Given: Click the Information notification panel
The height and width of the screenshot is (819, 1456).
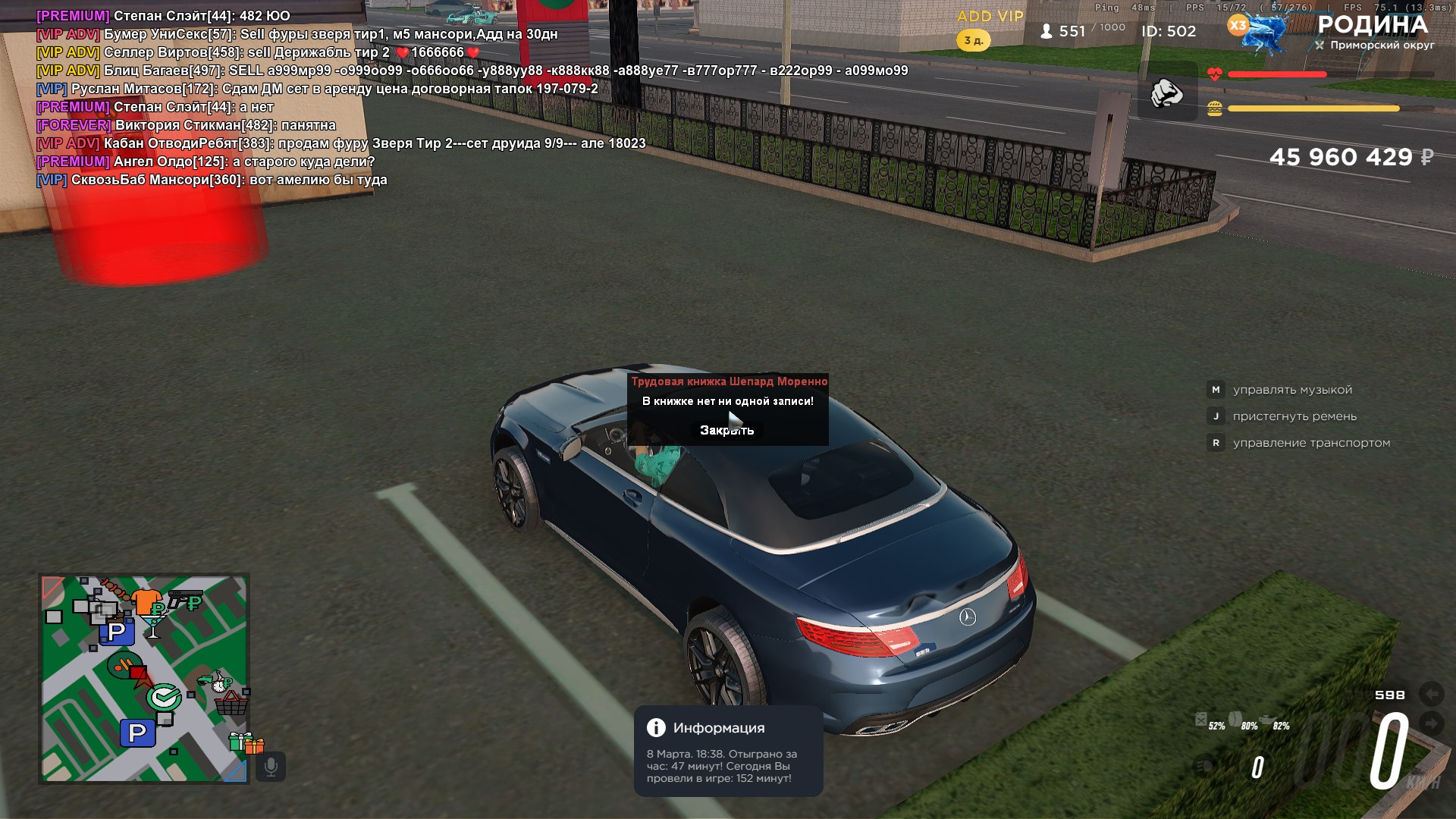Looking at the screenshot, I should click(x=728, y=751).
